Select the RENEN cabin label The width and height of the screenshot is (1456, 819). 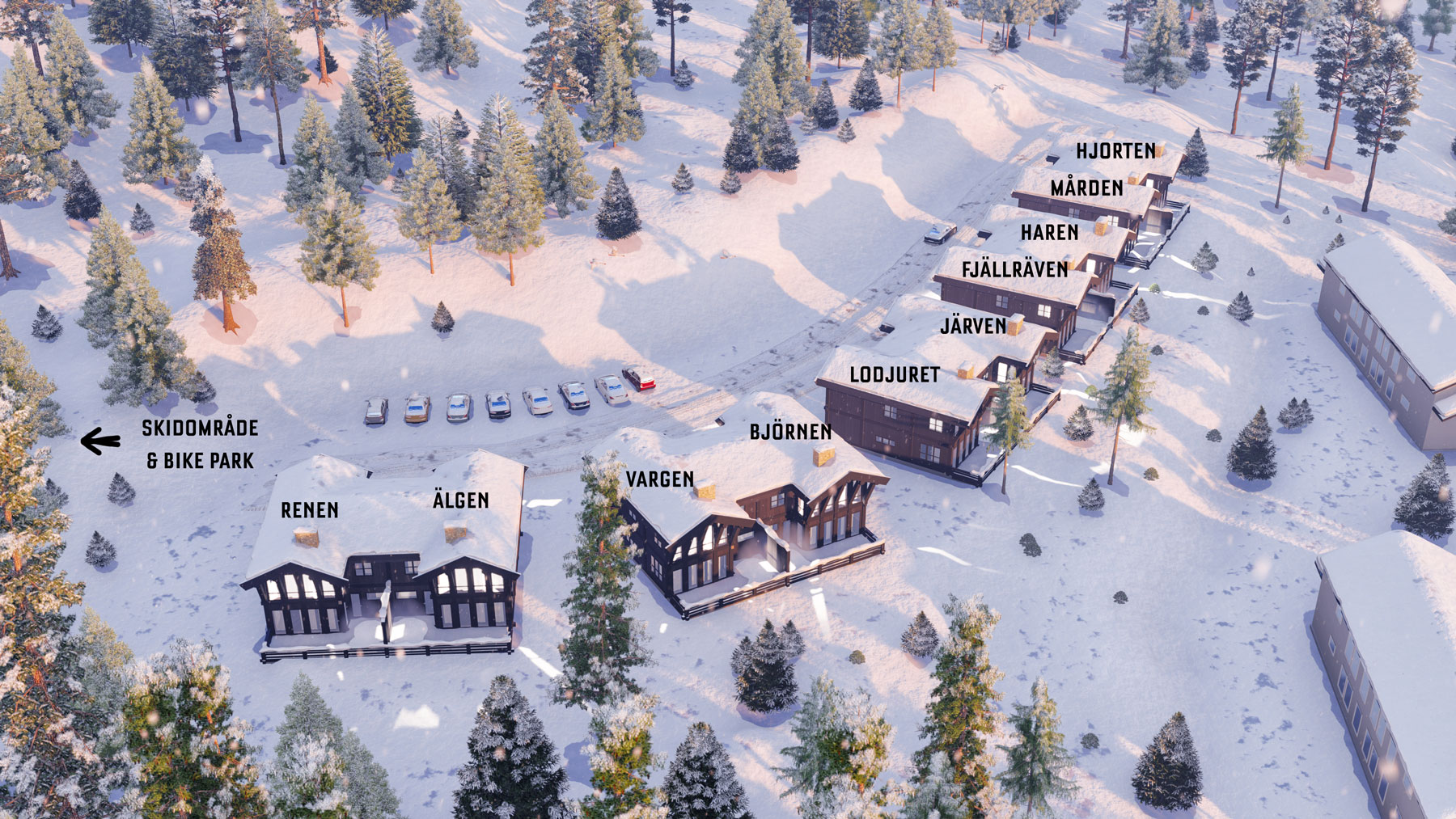coord(310,510)
